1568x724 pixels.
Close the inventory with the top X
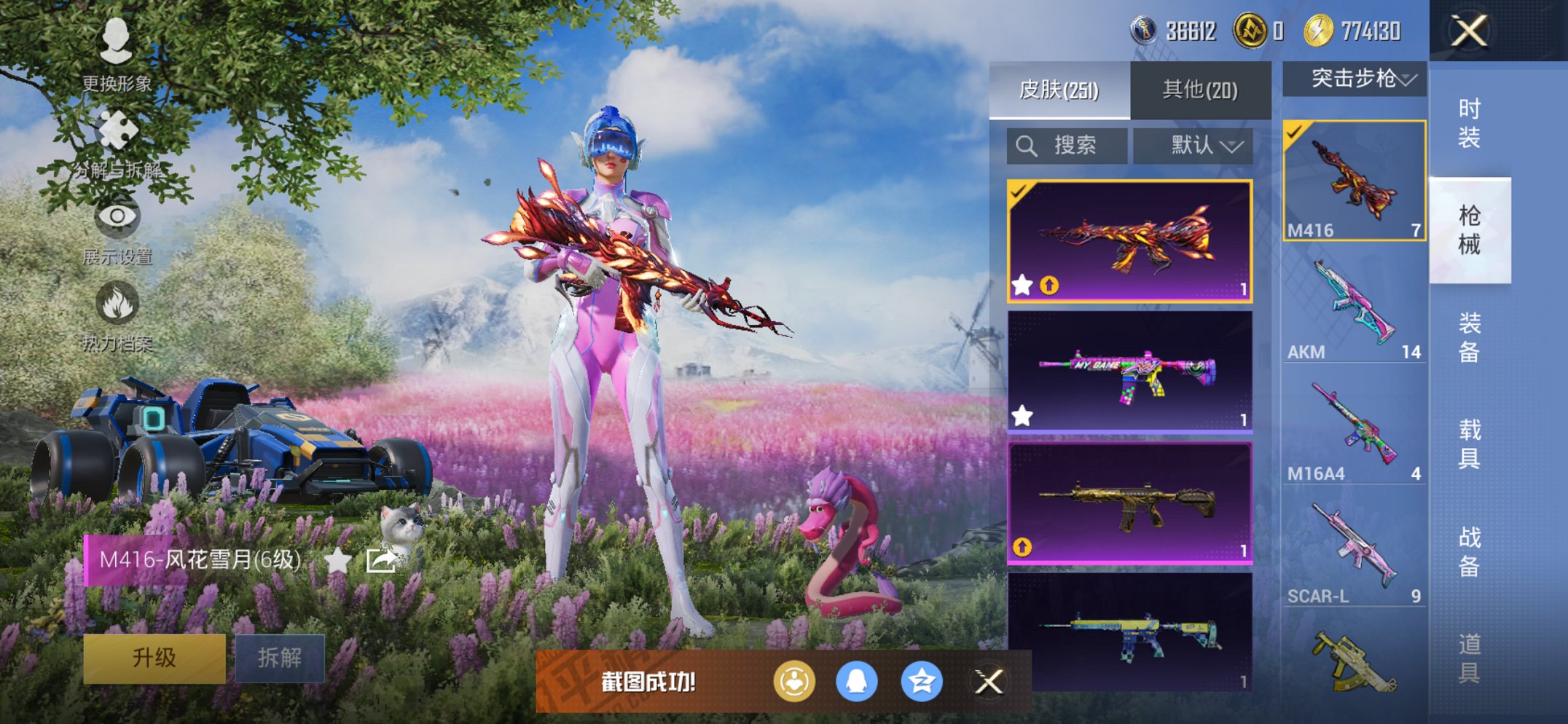coord(1469,31)
